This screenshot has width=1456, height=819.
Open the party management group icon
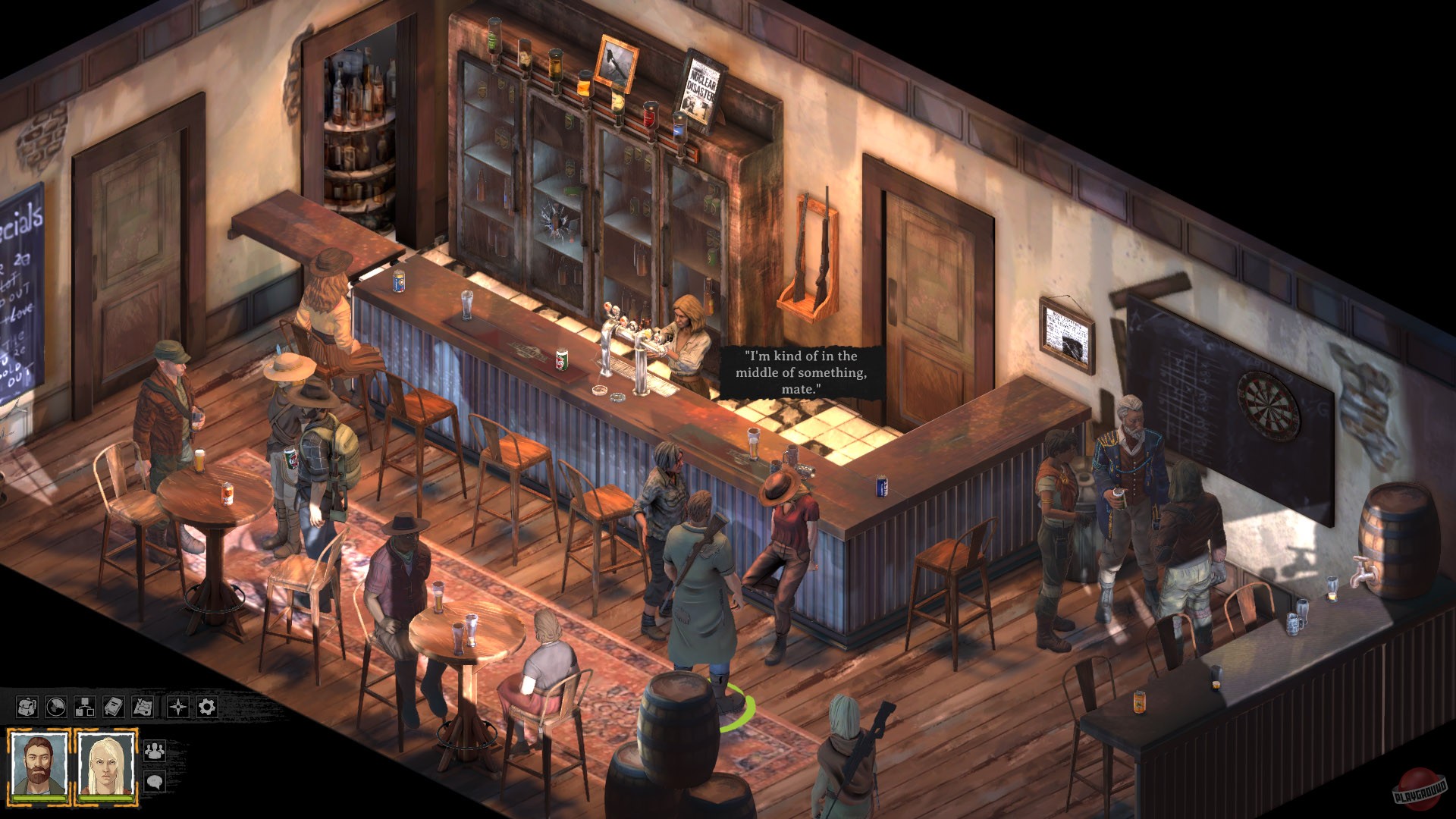[155, 750]
